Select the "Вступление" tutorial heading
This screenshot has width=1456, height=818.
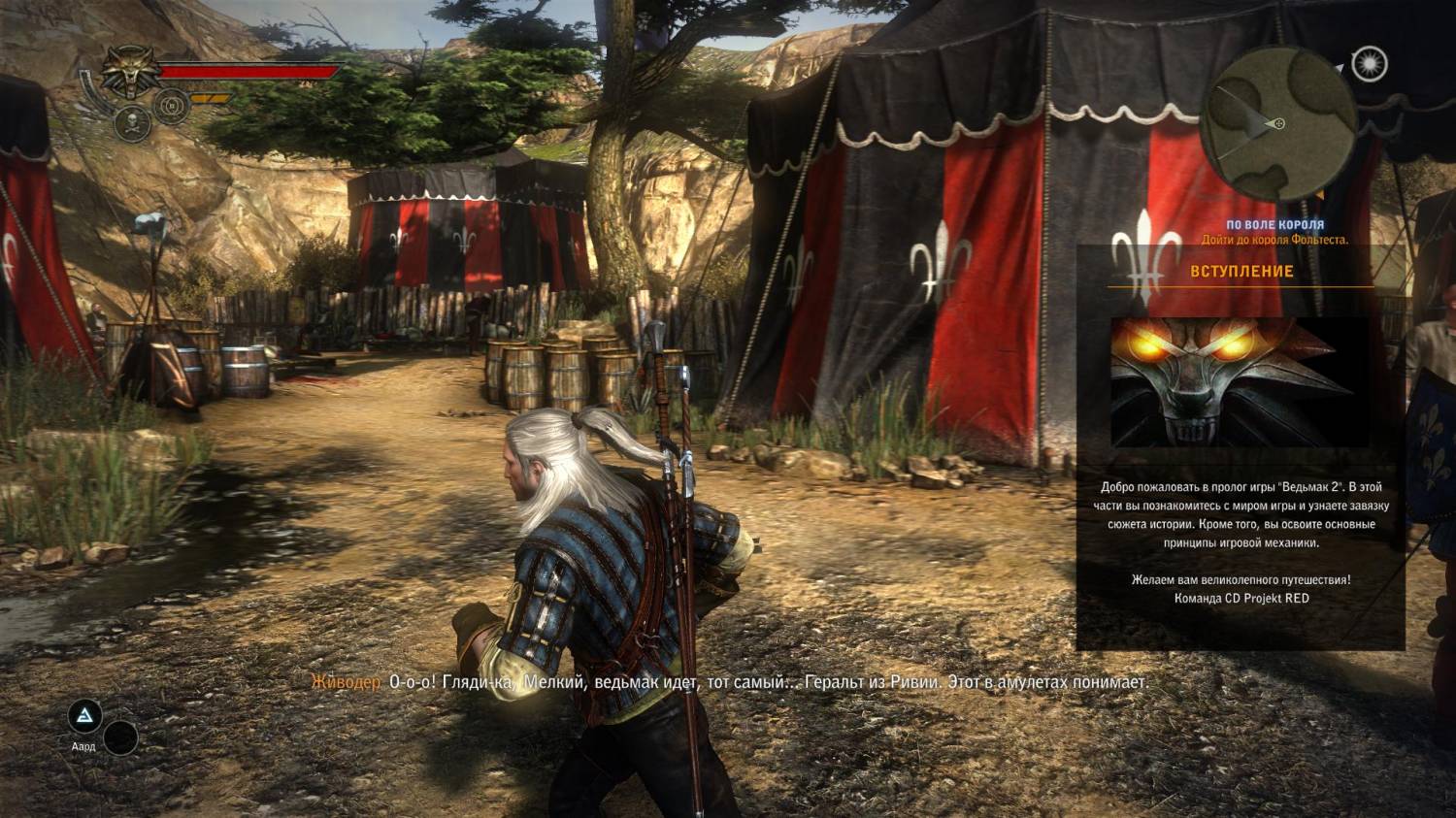(1241, 272)
